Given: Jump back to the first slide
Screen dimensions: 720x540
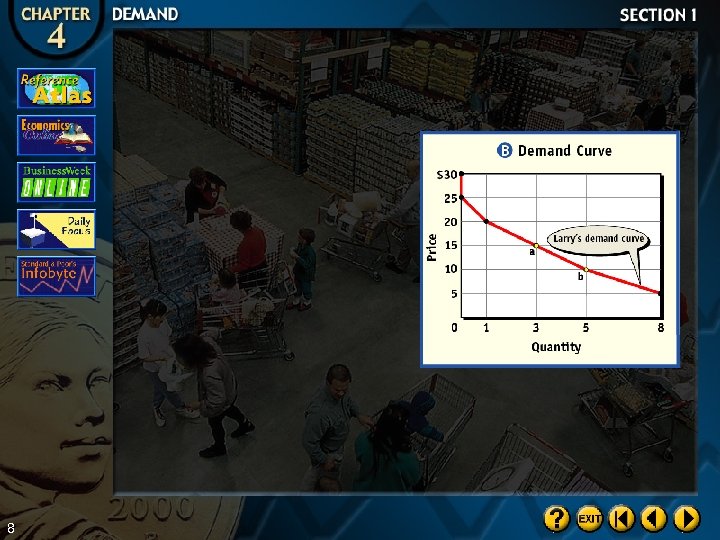Looking at the screenshot, I should coord(622,518).
